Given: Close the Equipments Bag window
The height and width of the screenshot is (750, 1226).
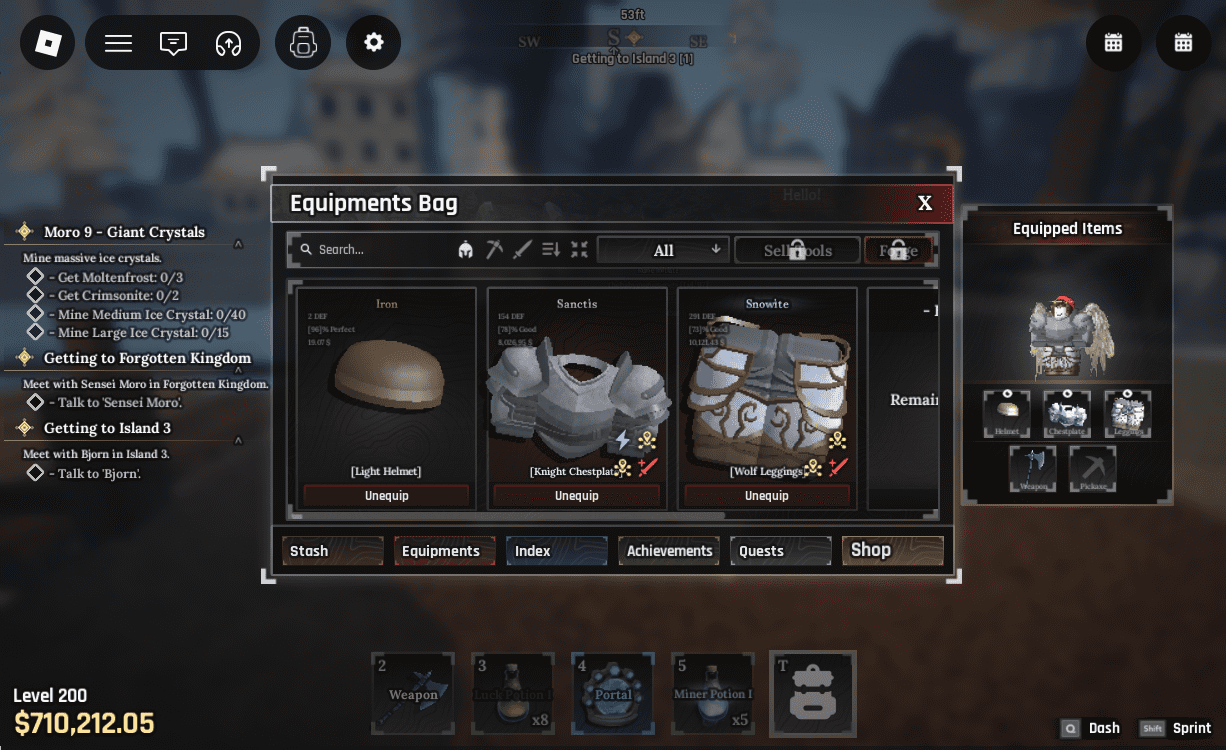Looking at the screenshot, I should pyautogui.click(x=925, y=203).
